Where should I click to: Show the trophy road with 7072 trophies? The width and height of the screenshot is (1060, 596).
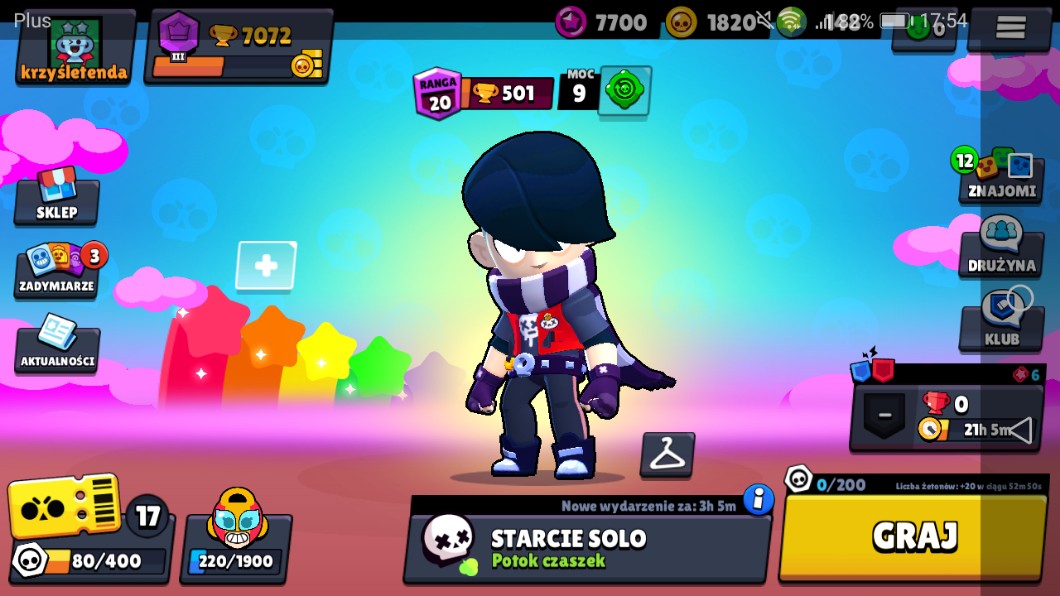pyautogui.click(x=239, y=47)
